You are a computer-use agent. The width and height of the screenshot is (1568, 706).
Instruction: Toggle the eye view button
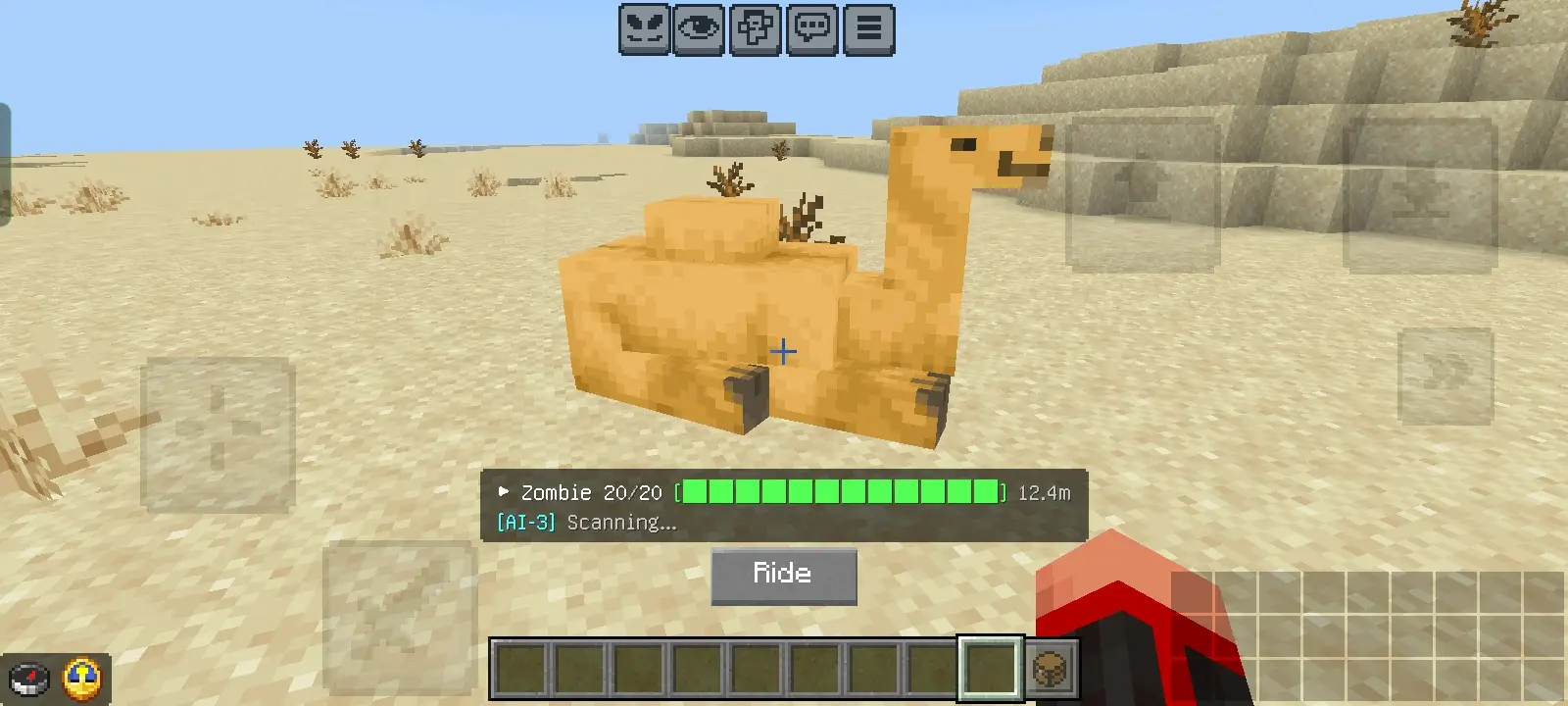click(699, 29)
